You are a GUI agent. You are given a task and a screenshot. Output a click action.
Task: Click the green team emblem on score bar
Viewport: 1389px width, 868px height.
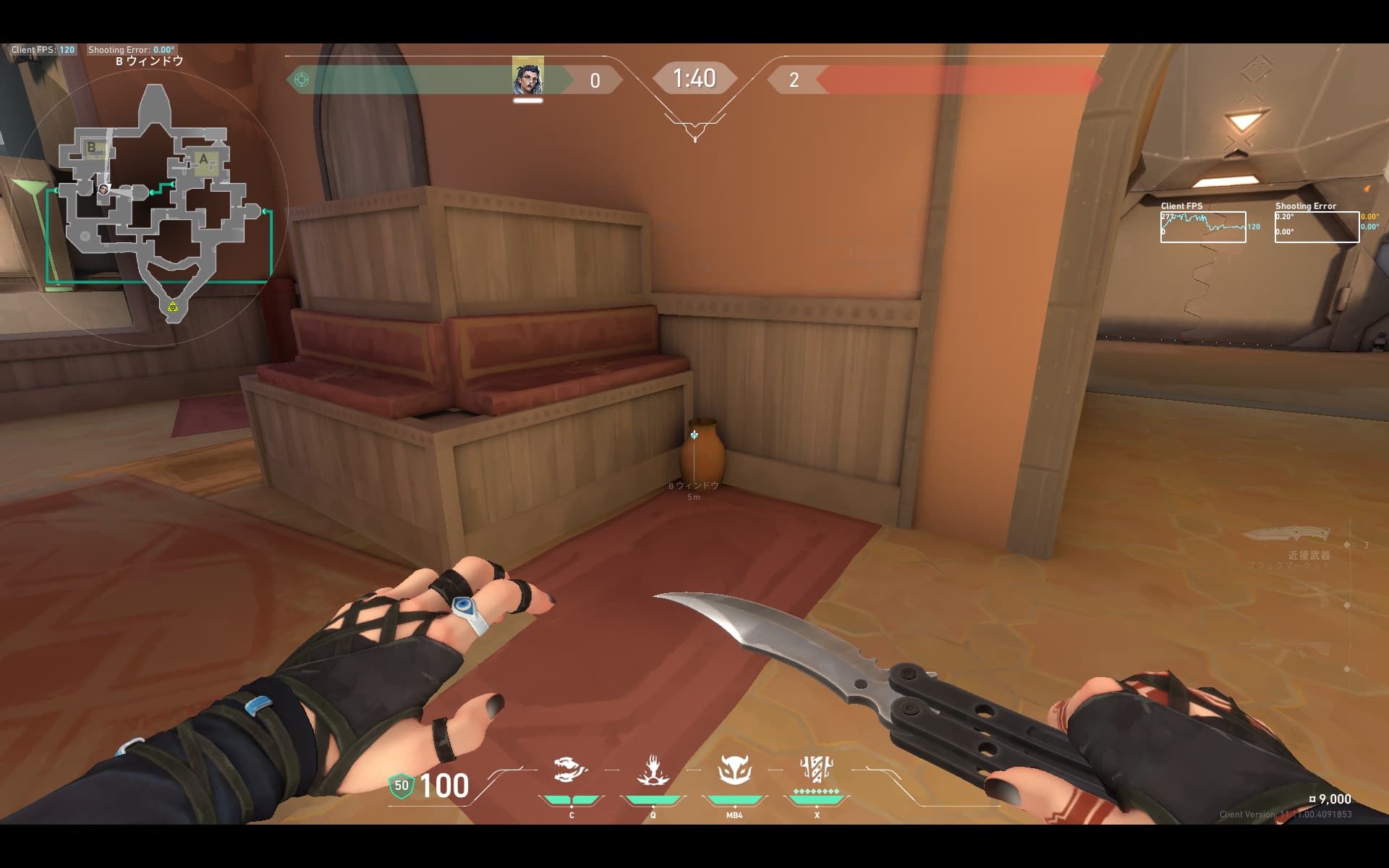[x=302, y=80]
